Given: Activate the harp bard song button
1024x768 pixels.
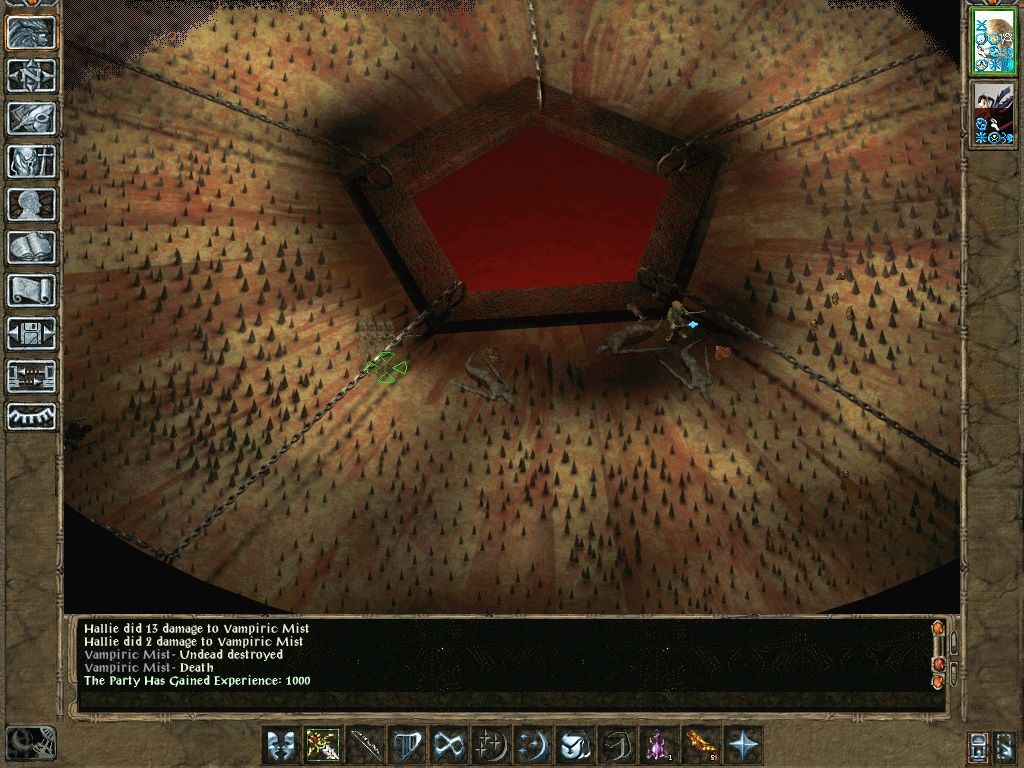Looking at the screenshot, I should point(406,745).
